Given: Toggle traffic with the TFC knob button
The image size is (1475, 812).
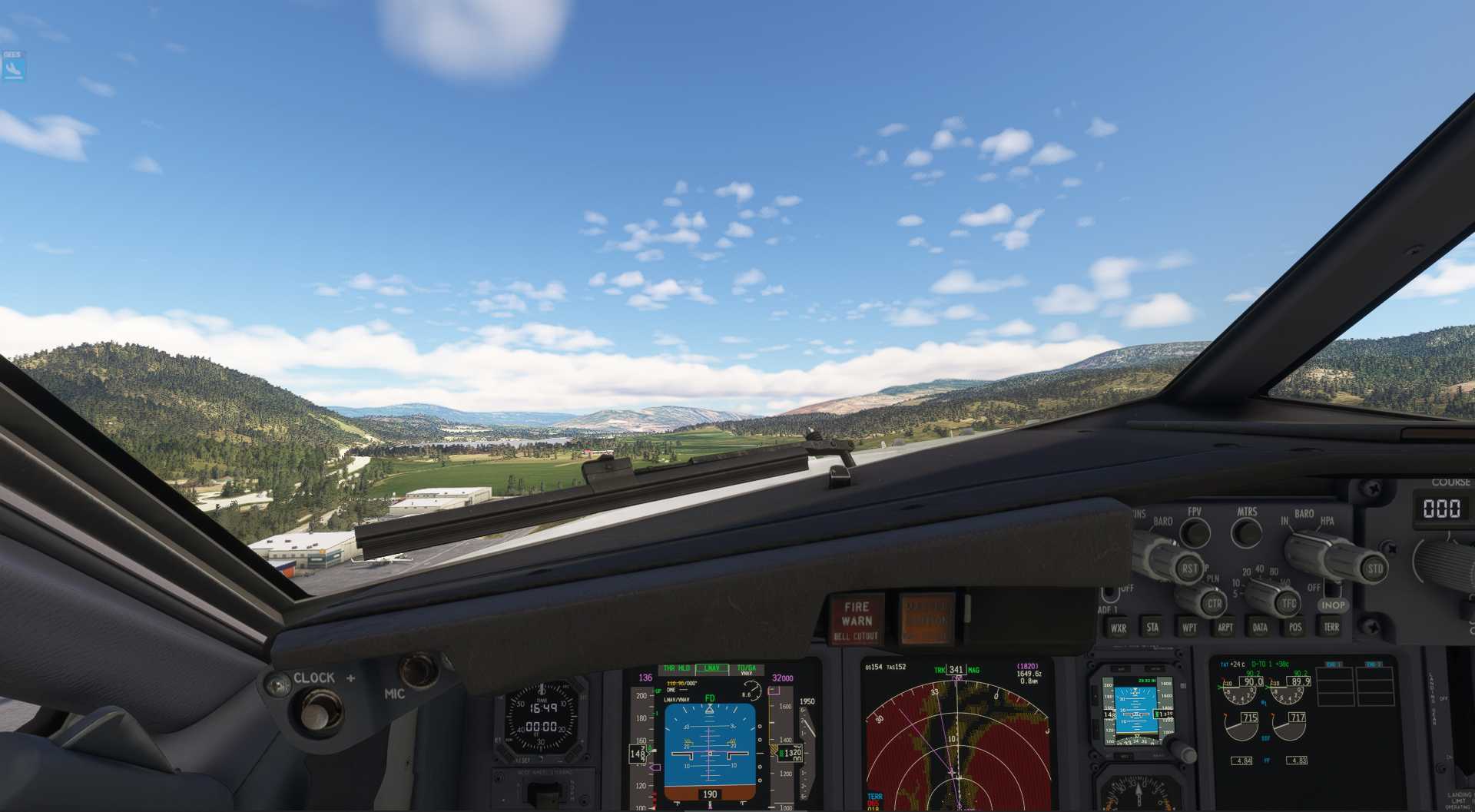Looking at the screenshot, I should [1289, 602].
